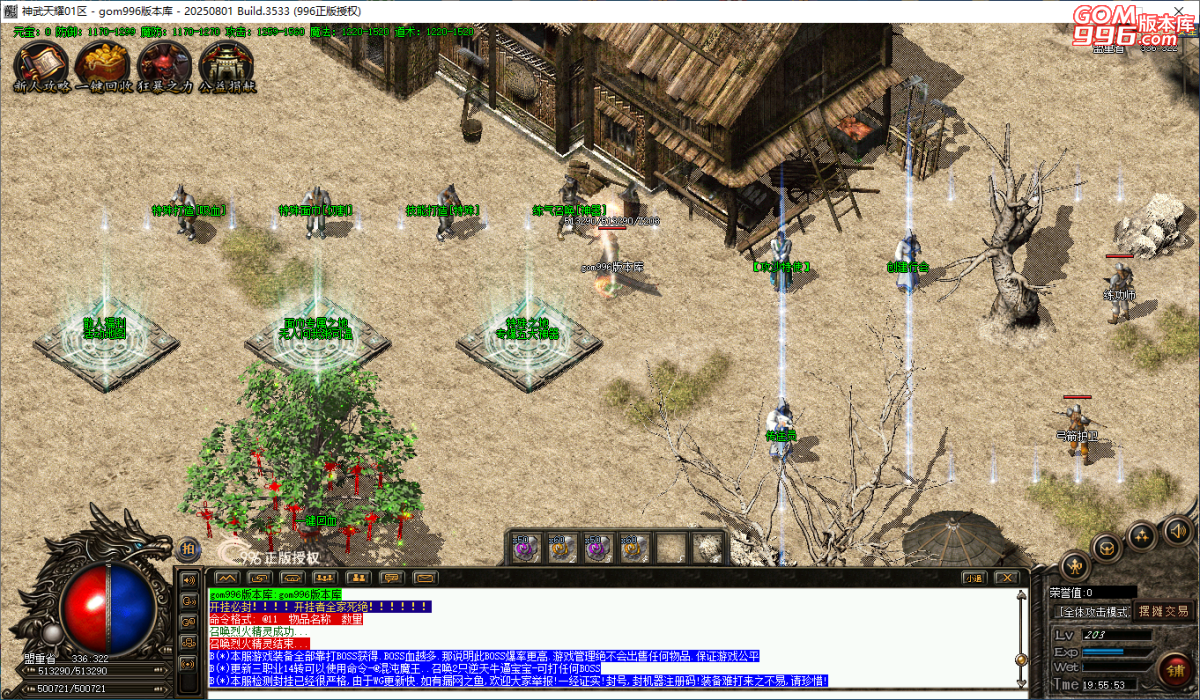The width and height of the screenshot is (1200, 700).
Task: Open the bag inventory round button
Action: point(1106,546)
